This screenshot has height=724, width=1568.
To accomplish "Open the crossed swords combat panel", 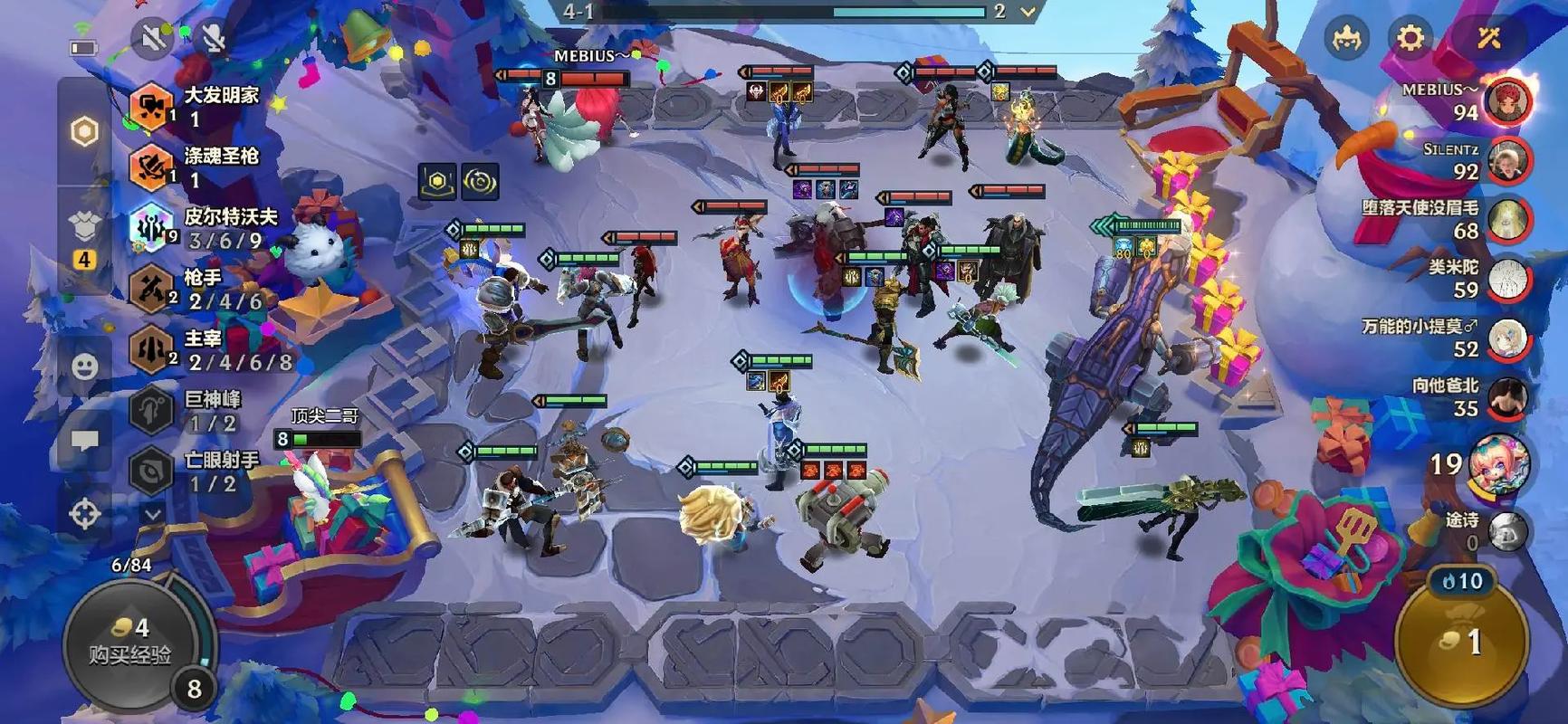I will pos(1488,38).
